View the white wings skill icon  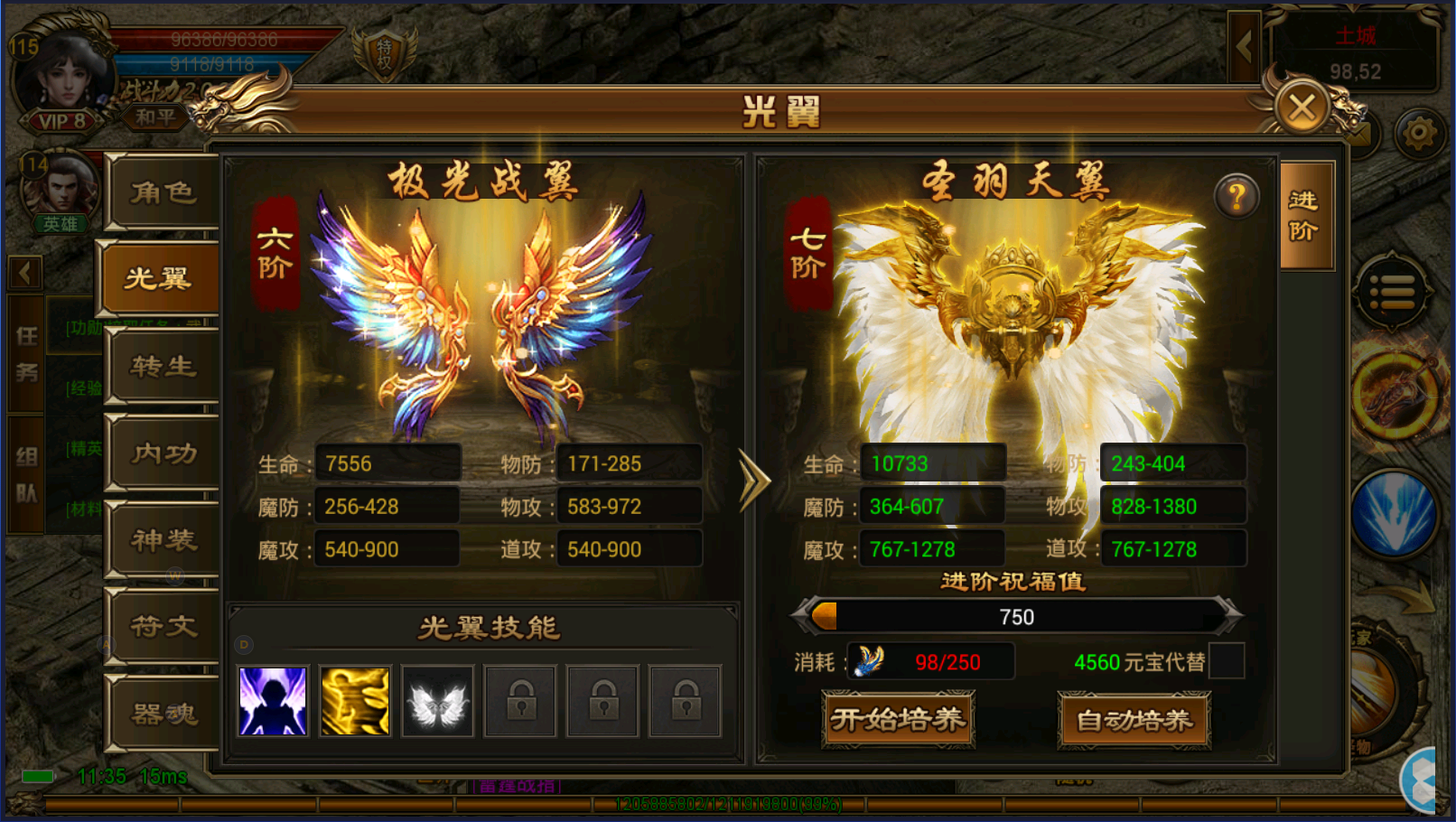[437, 701]
